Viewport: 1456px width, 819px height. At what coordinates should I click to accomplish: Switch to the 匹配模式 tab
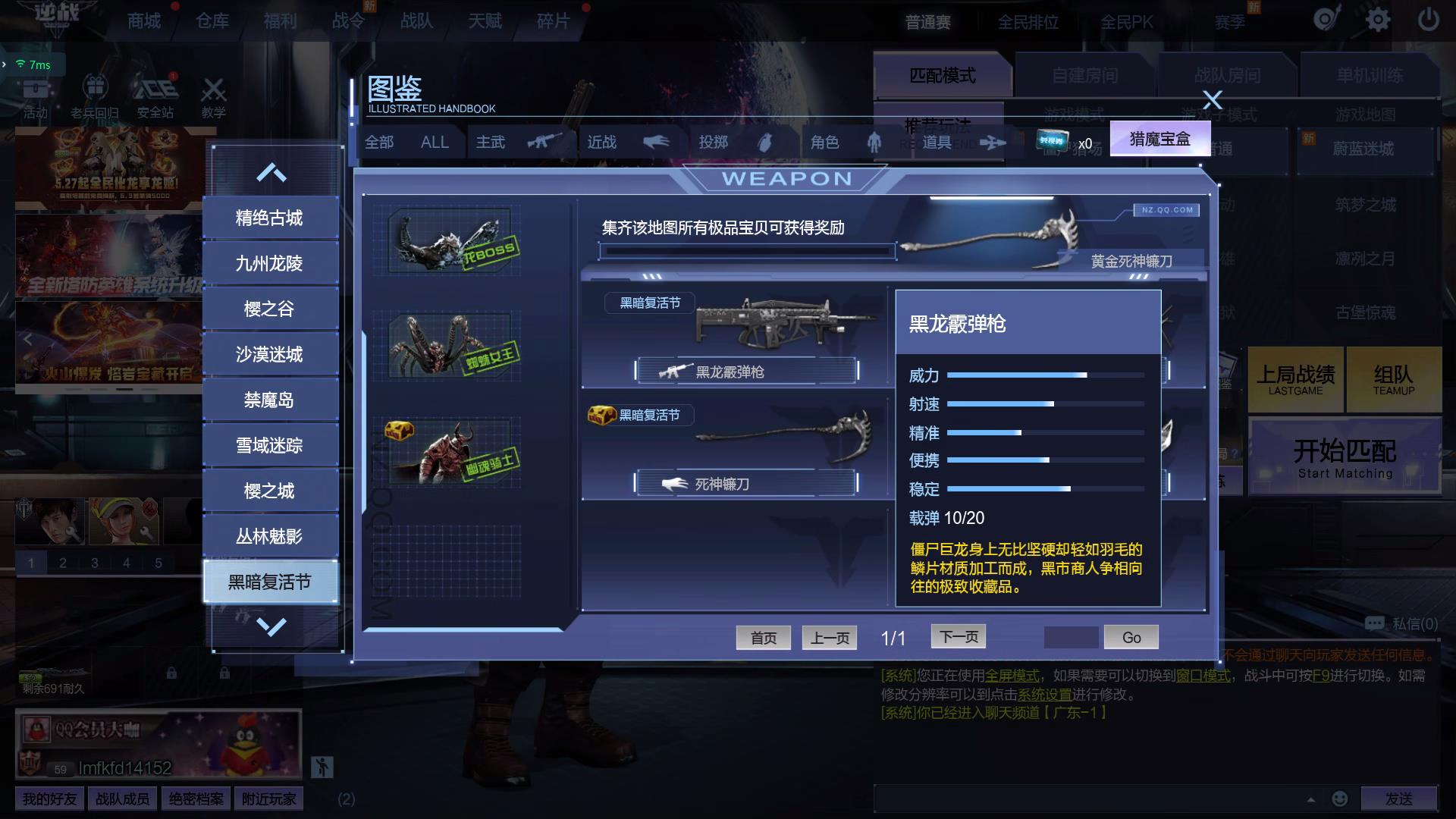tap(942, 76)
